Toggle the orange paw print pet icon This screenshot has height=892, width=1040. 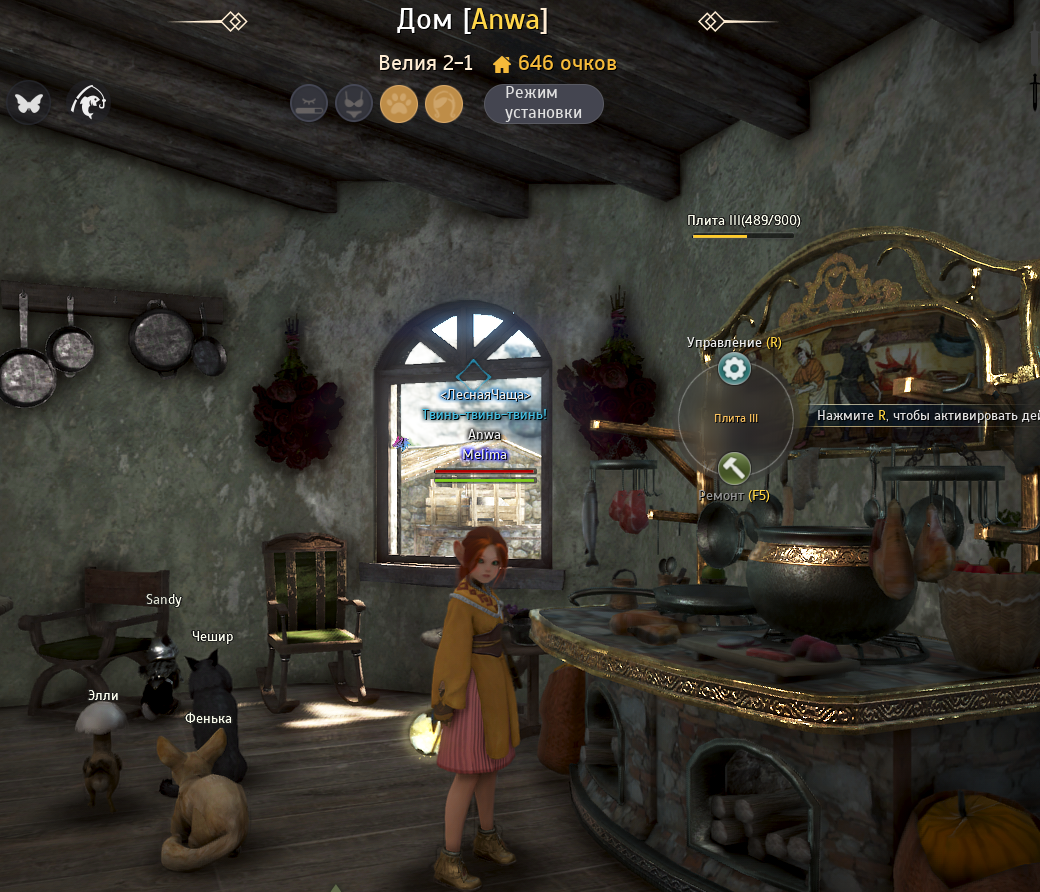399,104
